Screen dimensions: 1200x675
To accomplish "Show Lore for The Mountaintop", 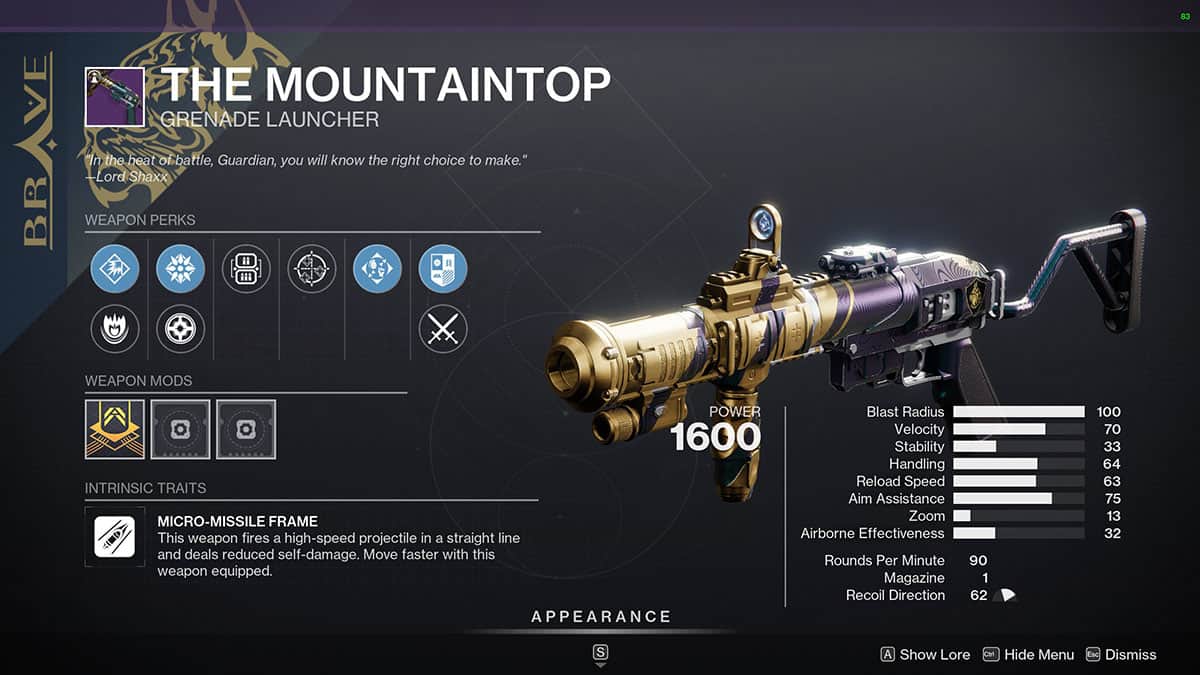I will pos(925,654).
